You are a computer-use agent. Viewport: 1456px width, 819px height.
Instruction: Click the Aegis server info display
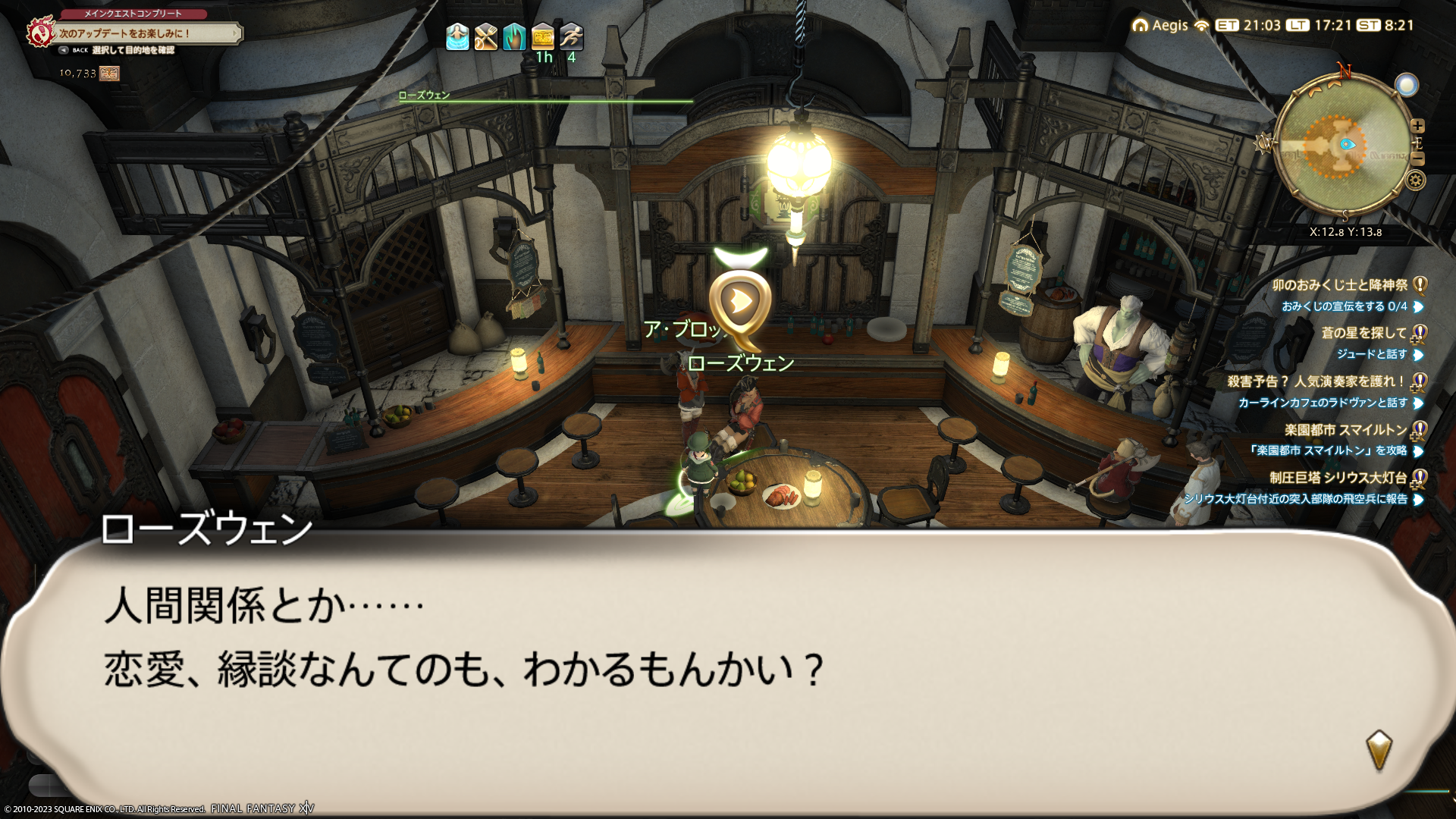click(x=1161, y=25)
